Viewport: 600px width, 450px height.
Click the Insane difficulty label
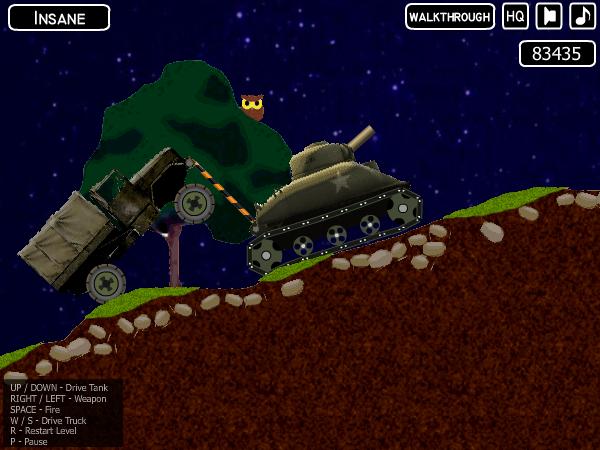[57, 18]
